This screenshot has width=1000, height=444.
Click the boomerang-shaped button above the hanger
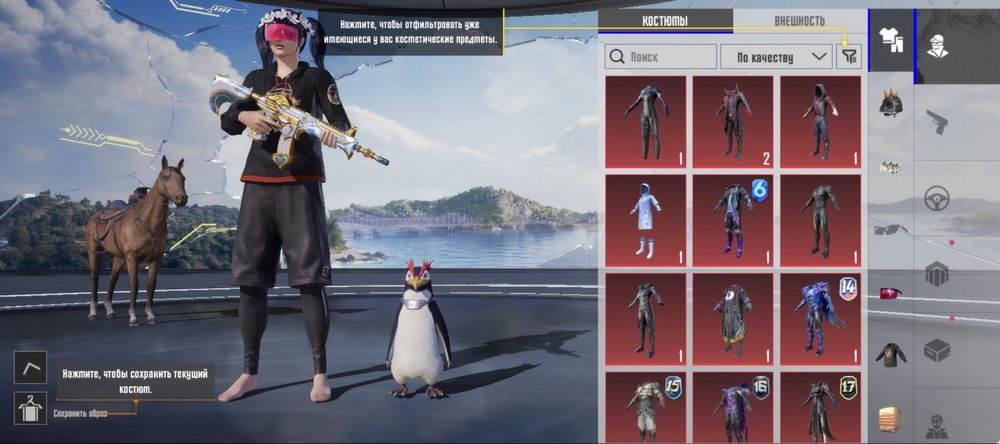(x=29, y=367)
